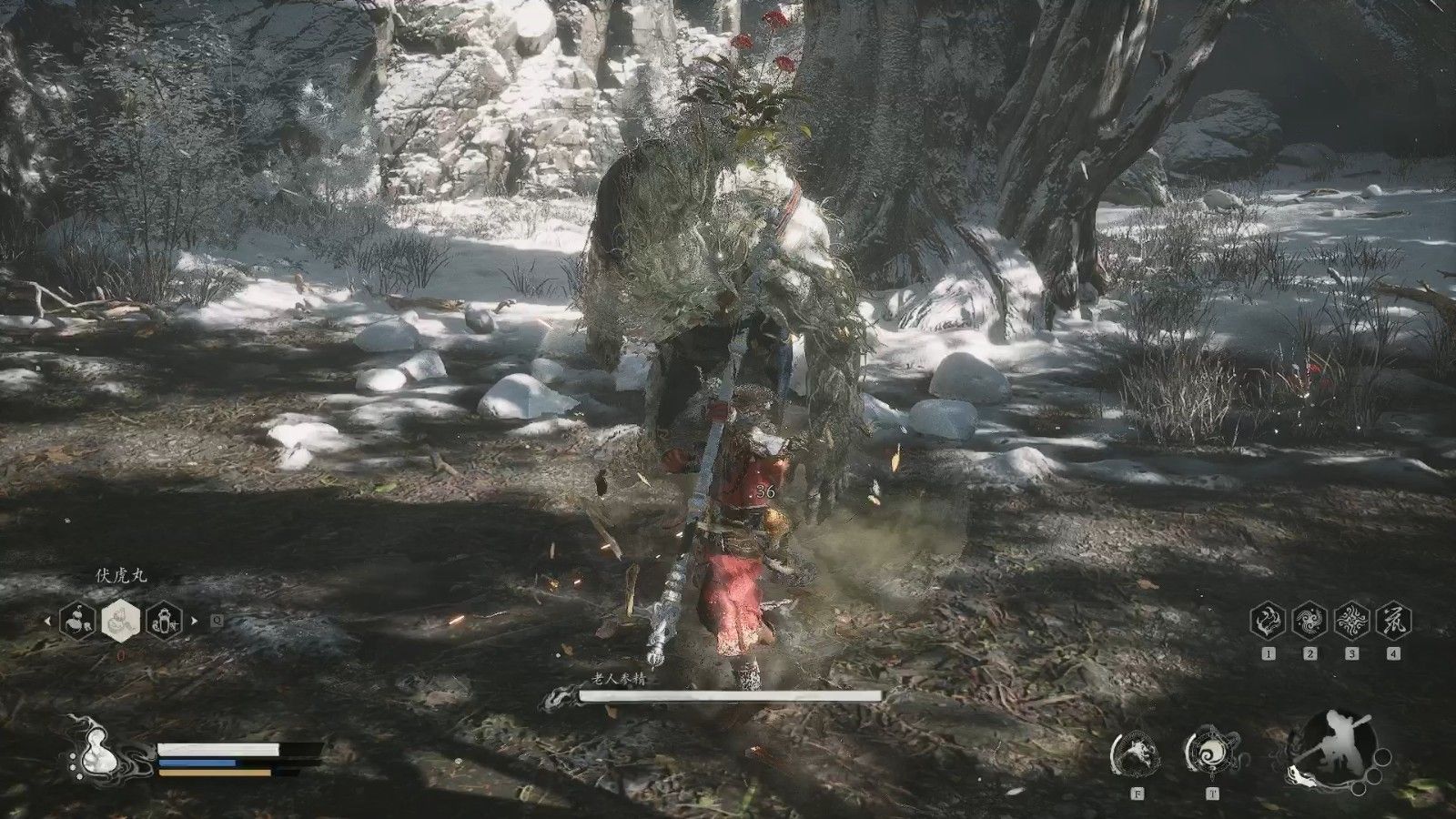The image size is (1456, 819).
Task: Trigger the calligraphy-character spell in slot 4
Action: coord(1394,622)
